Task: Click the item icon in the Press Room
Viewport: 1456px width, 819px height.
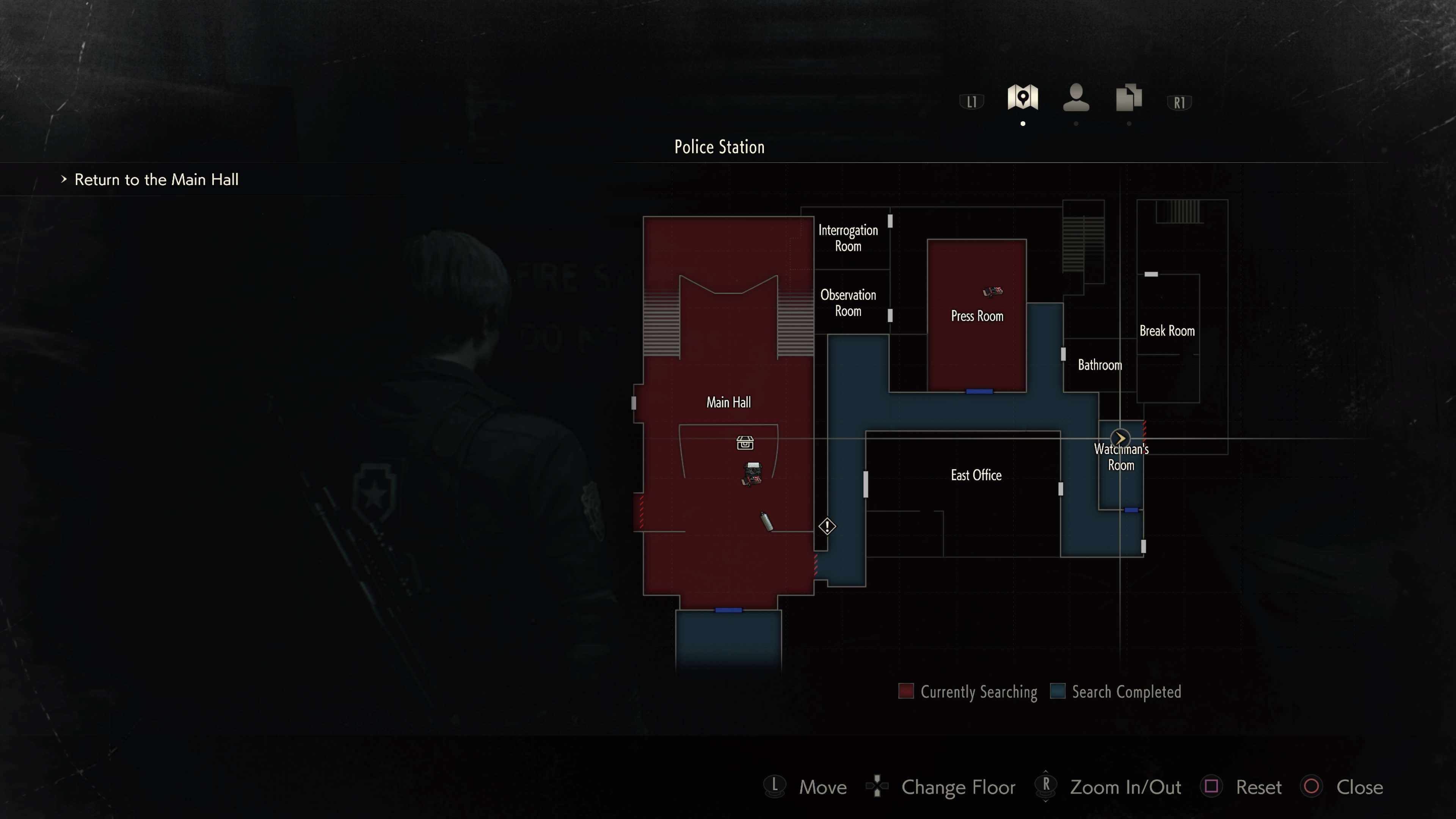Action: point(993,292)
